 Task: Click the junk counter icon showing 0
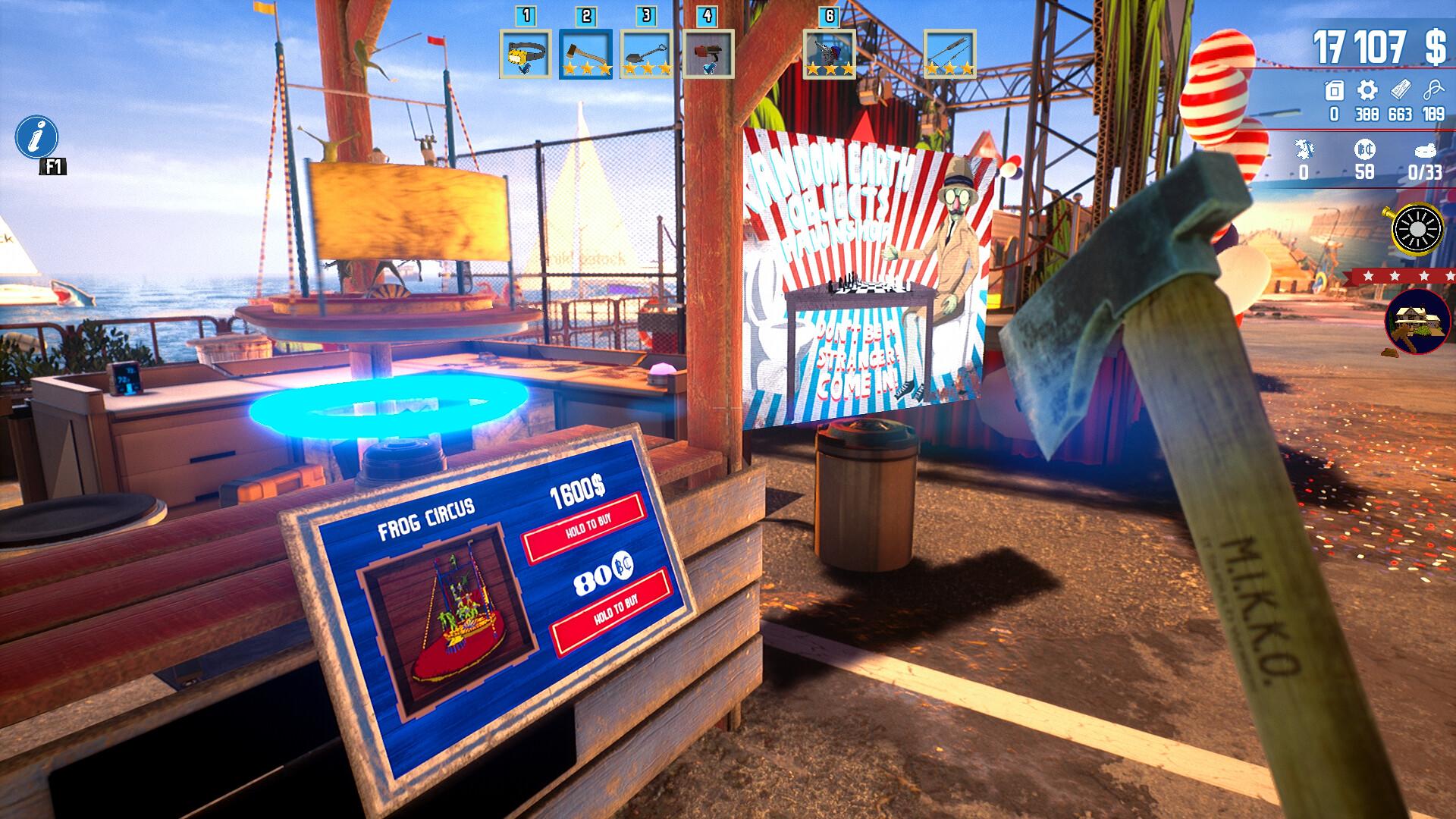1304,150
